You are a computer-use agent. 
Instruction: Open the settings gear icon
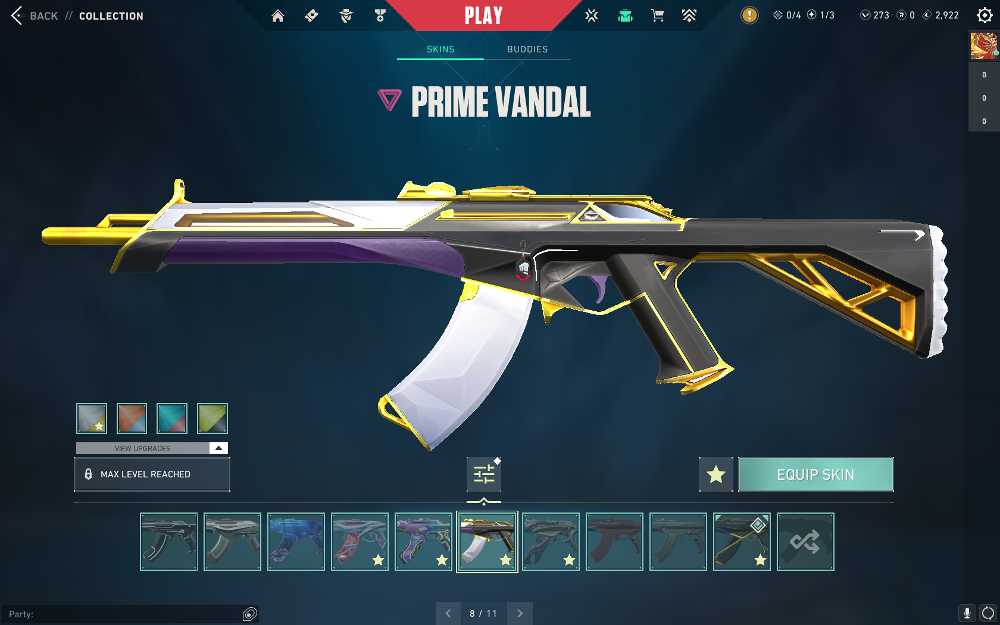click(x=984, y=16)
